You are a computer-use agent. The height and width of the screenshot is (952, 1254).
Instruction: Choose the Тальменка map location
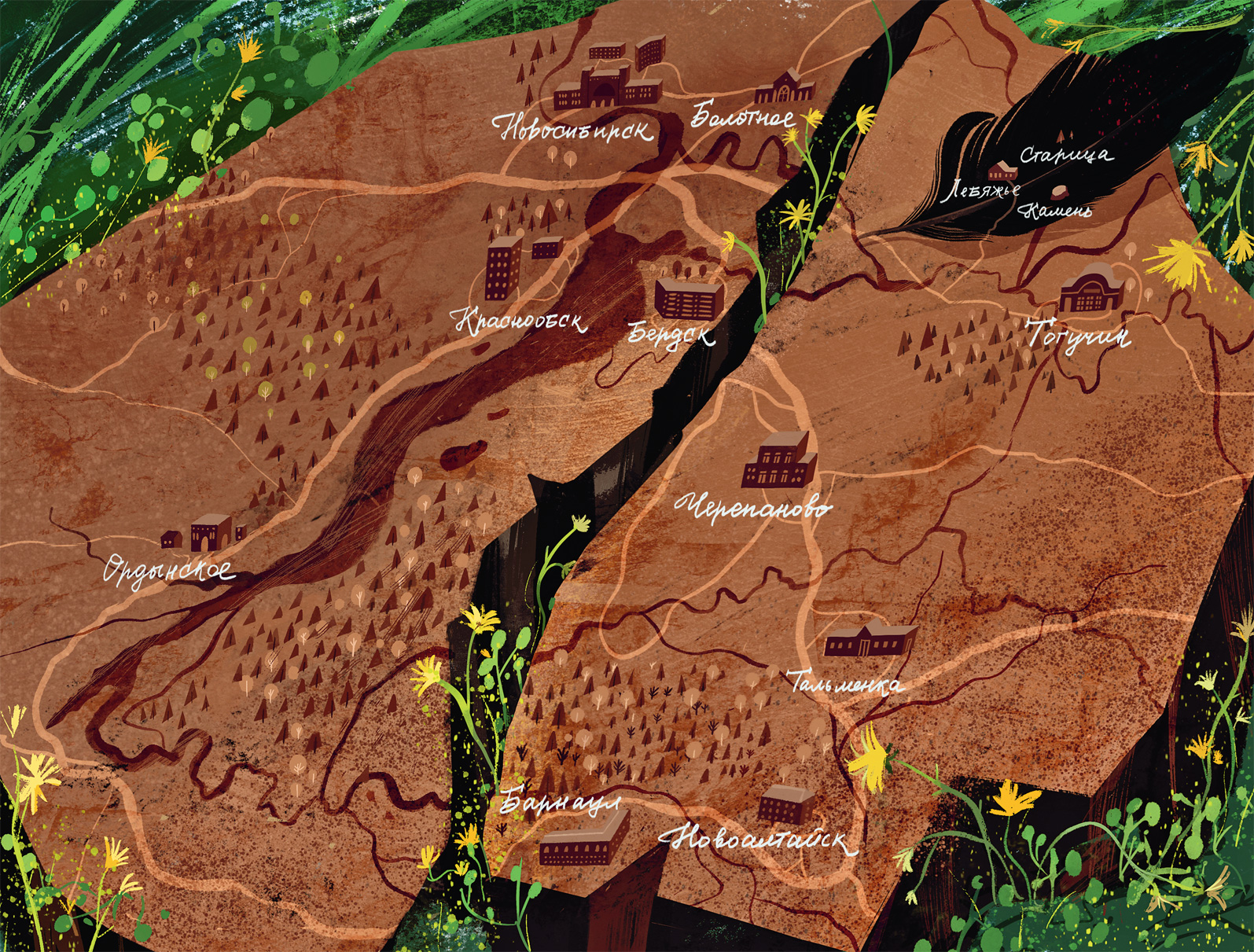tap(846, 682)
